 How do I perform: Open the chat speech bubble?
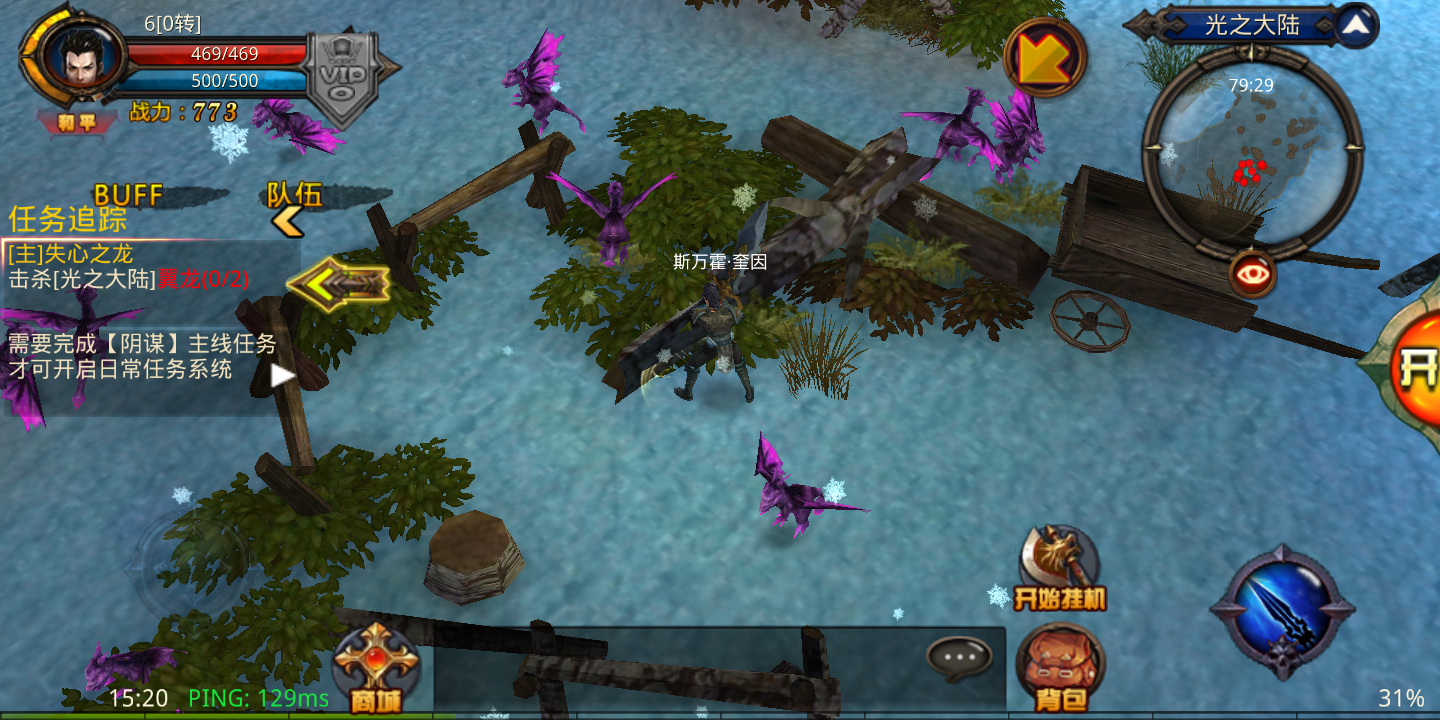[x=958, y=657]
